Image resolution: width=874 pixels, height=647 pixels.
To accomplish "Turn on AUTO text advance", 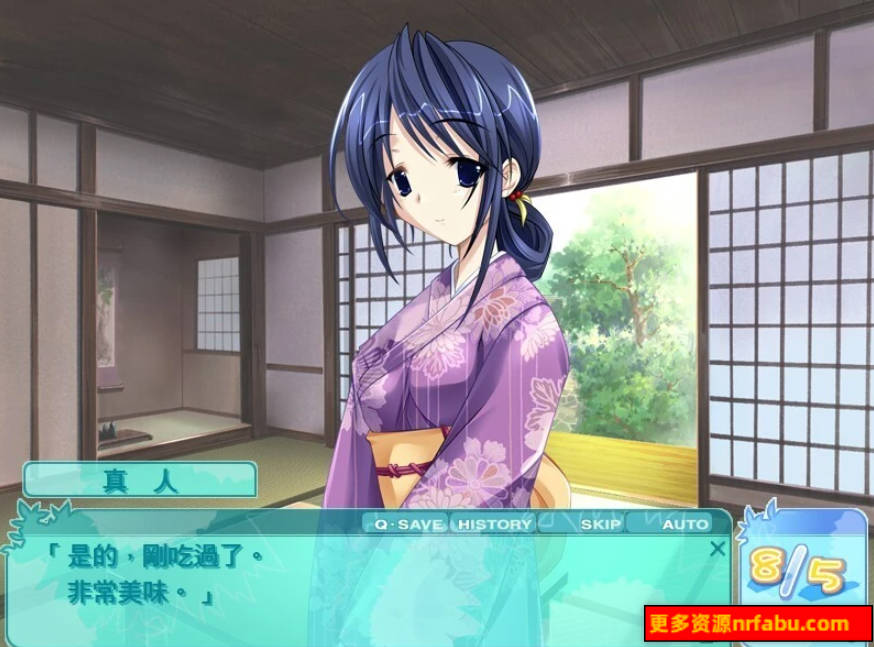I will tap(685, 524).
